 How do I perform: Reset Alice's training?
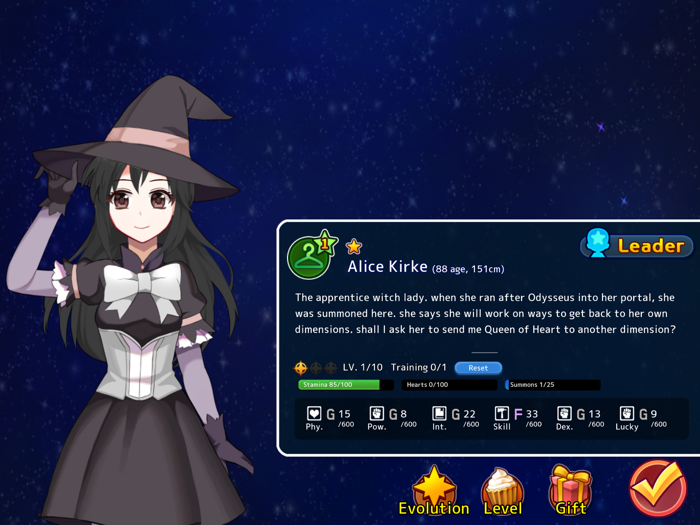(x=478, y=368)
